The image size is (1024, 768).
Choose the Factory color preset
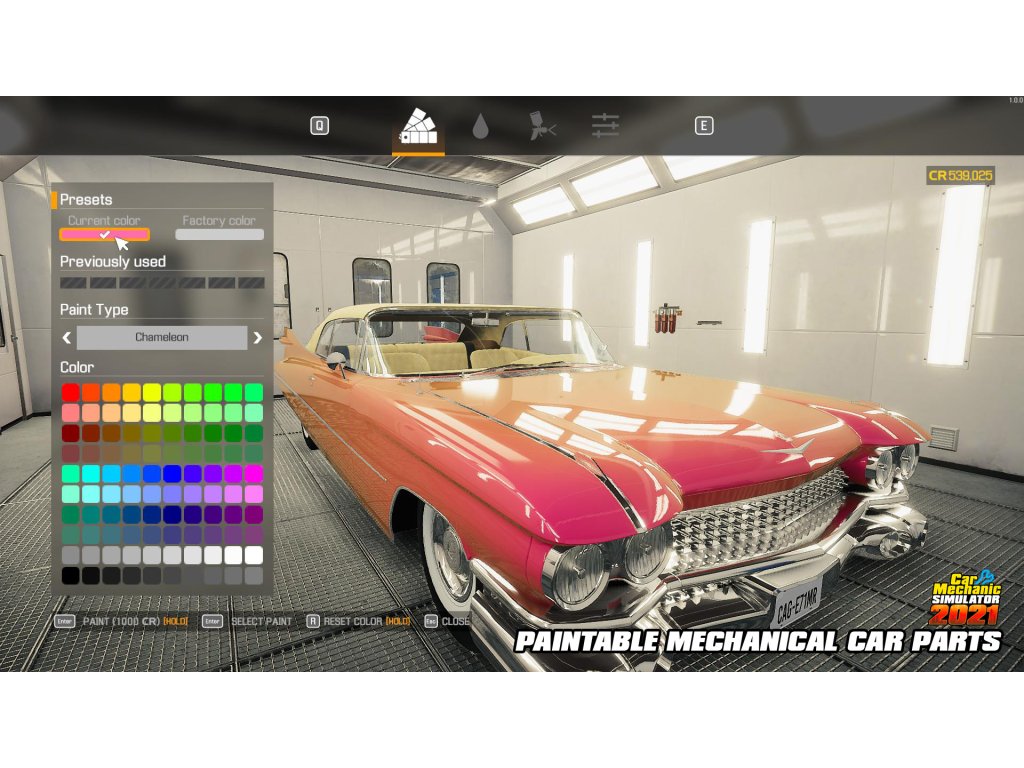(219, 235)
